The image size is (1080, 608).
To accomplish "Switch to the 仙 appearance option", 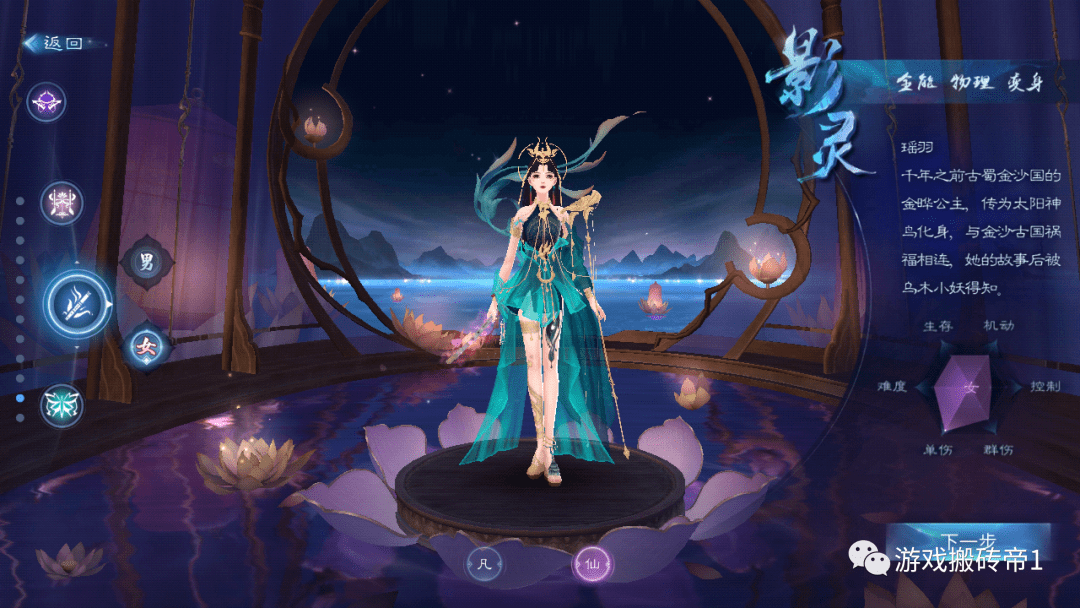I will pyautogui.click(x=592, y=565).
